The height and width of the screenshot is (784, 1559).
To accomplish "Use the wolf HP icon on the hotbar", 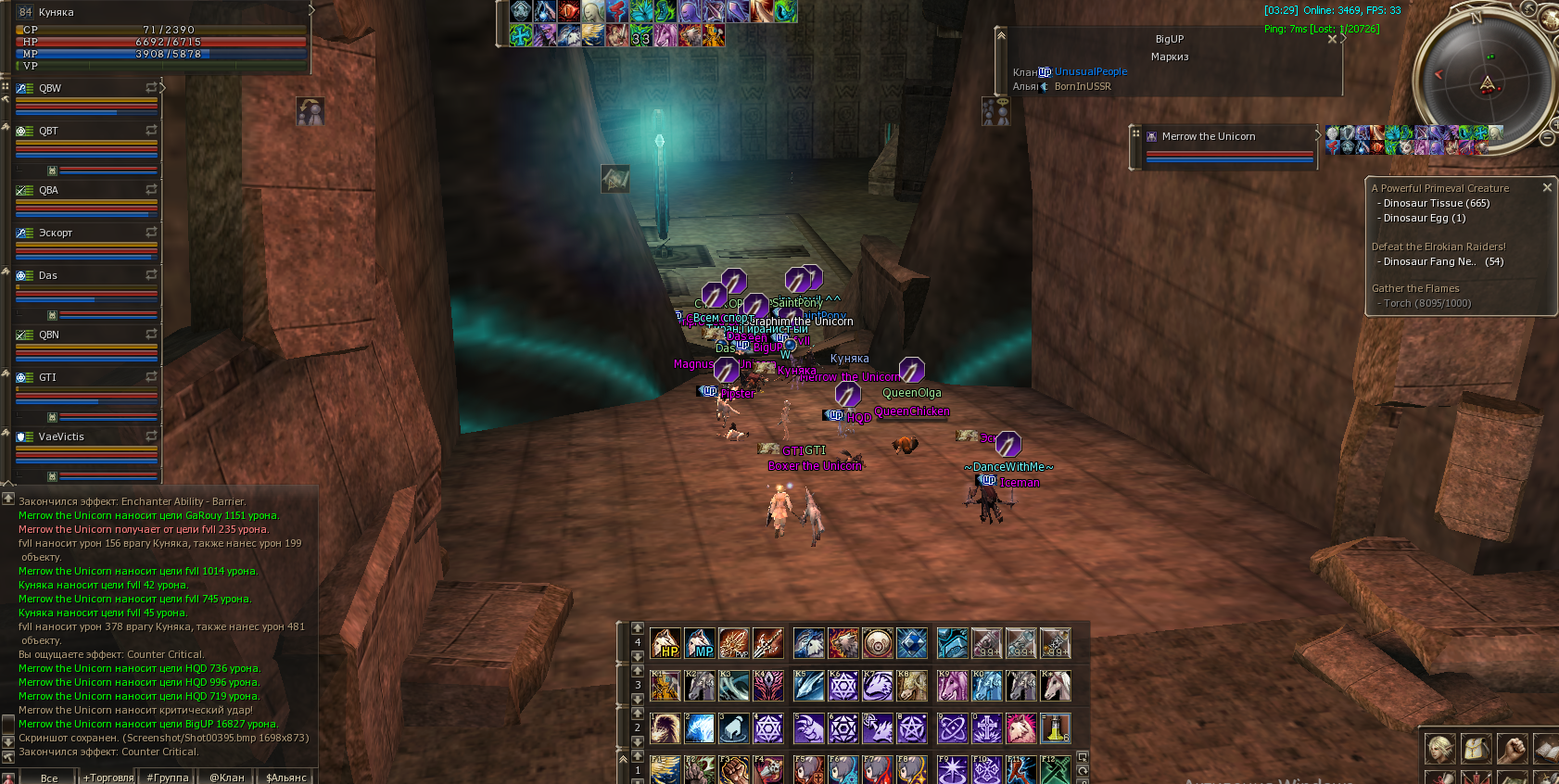I will tap(665, 643).
